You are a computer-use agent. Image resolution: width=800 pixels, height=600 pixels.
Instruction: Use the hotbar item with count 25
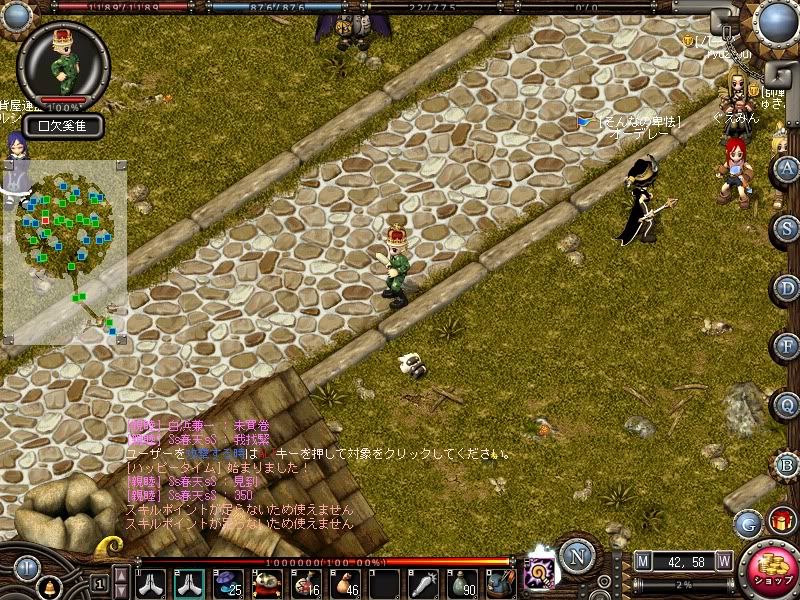pos(227,583)
